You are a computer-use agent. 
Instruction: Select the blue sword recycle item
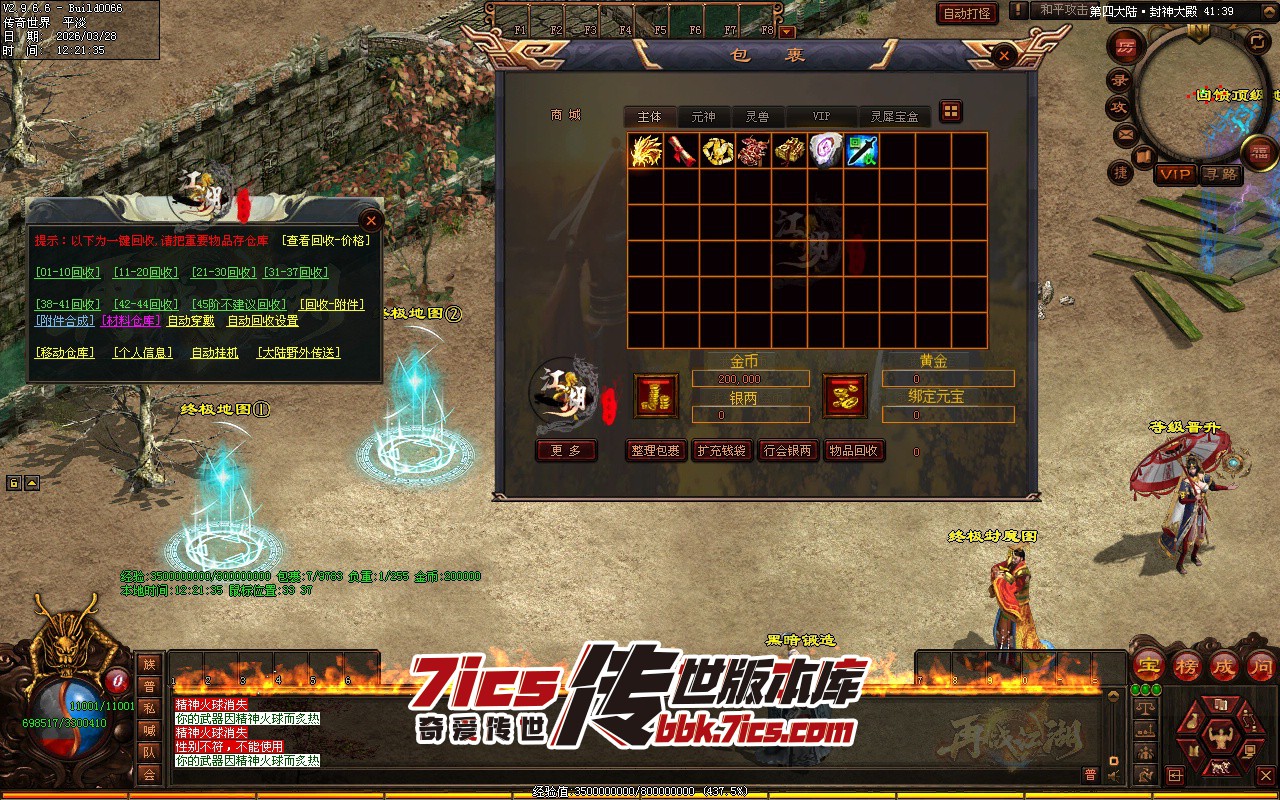[861, 151]
